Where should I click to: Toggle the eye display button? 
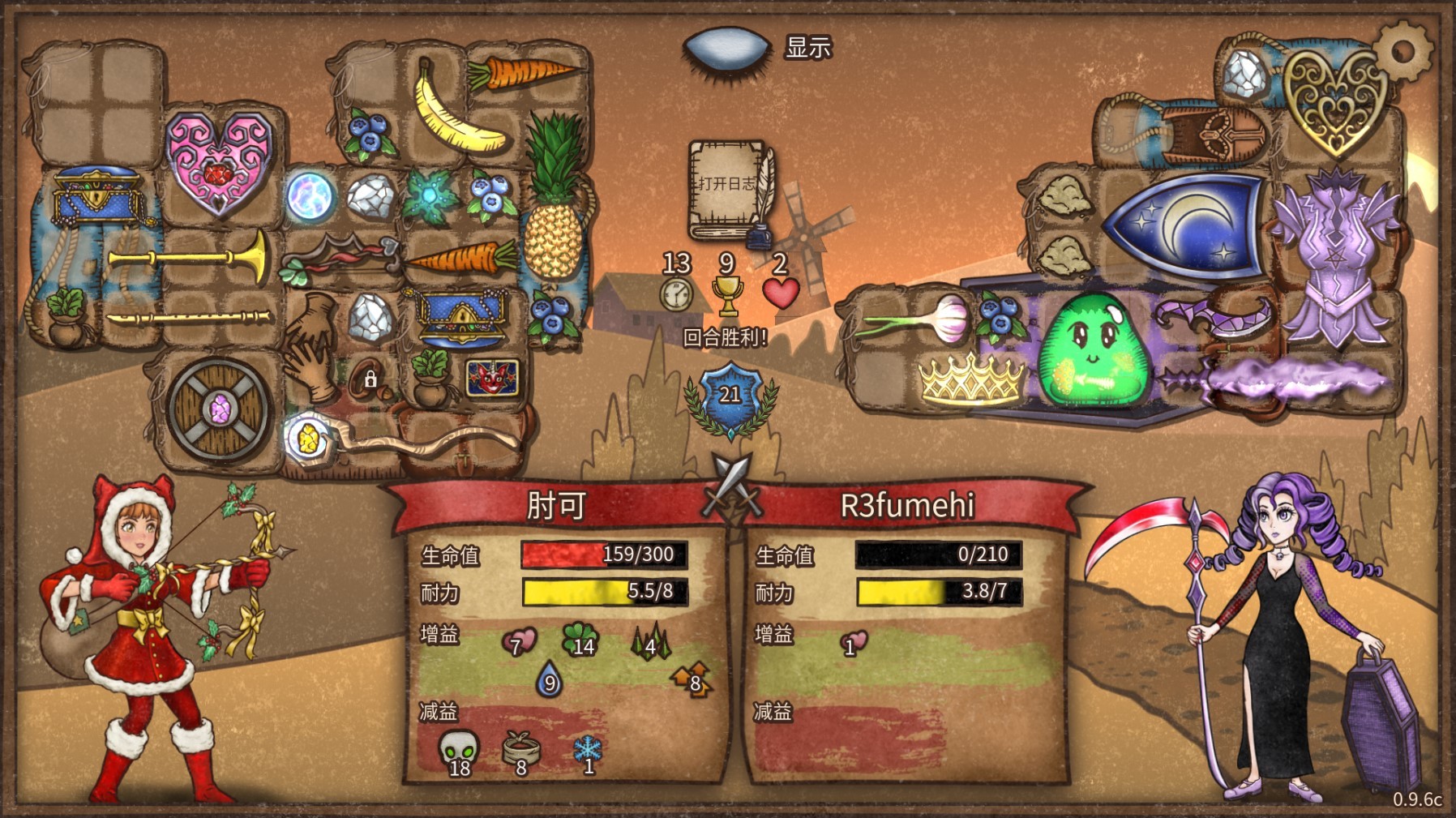(726, 47)
